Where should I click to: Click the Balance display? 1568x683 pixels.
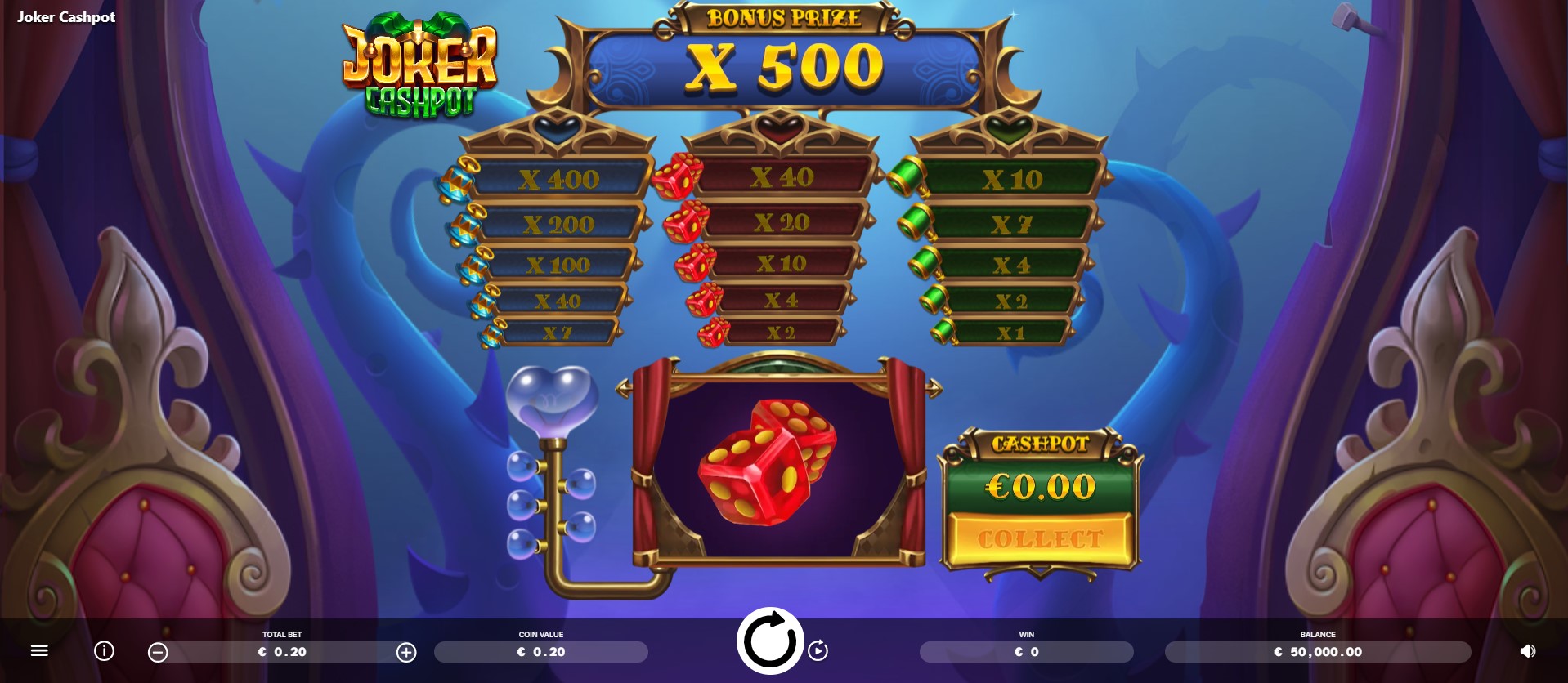1316,651
